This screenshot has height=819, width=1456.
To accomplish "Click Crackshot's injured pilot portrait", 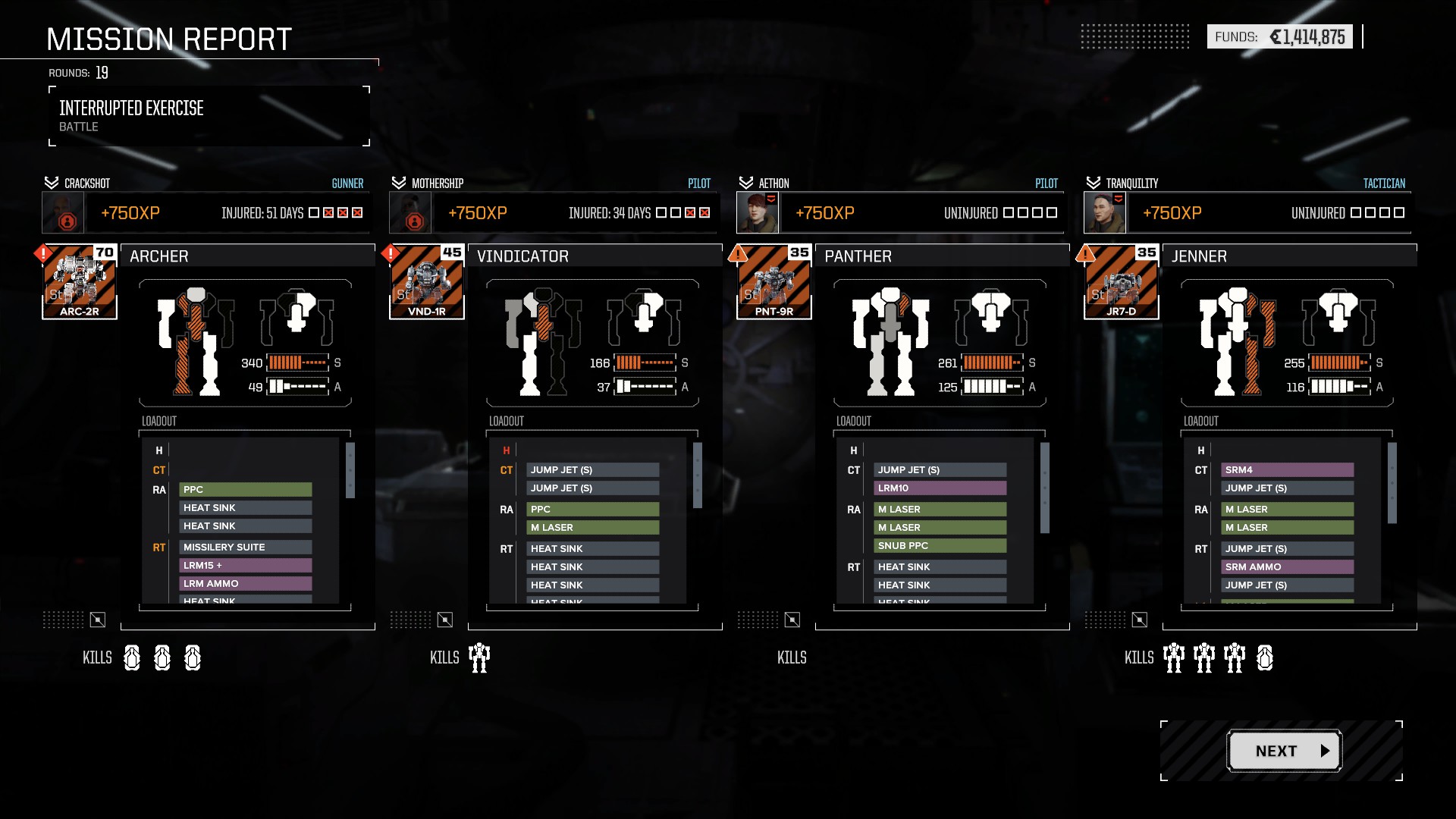I will [63, 213].
